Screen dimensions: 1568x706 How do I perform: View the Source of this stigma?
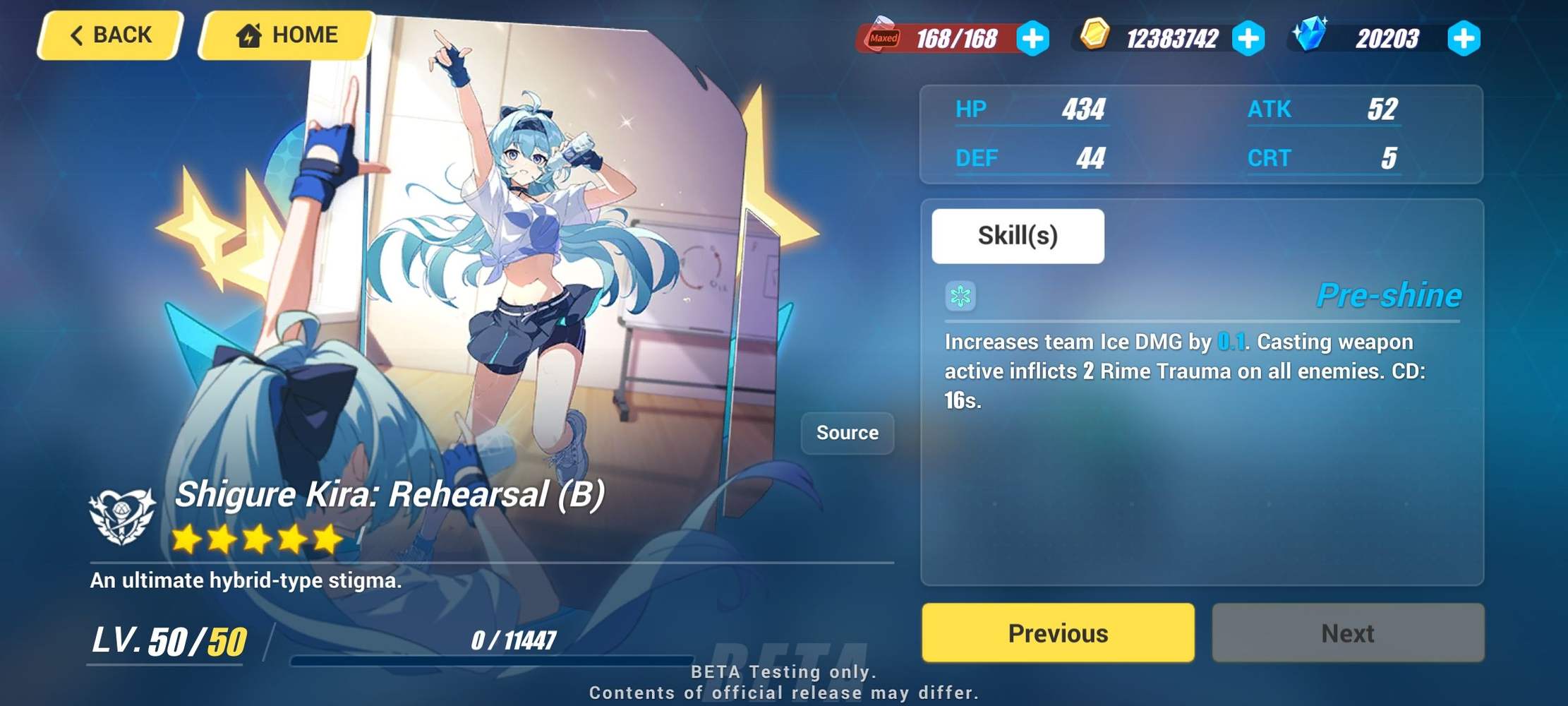coord(847,433)
